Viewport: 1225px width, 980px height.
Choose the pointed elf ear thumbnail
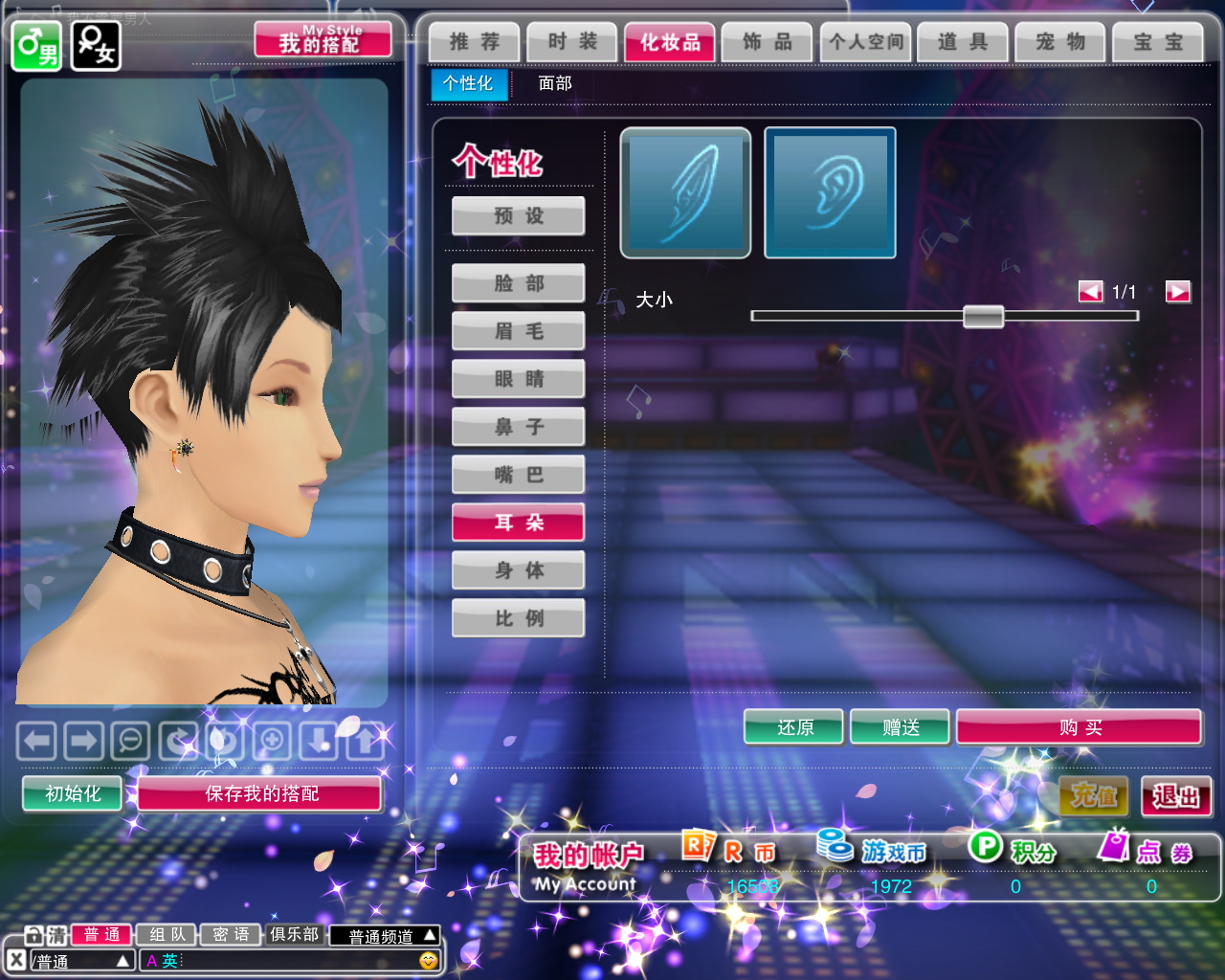(685, 193)
